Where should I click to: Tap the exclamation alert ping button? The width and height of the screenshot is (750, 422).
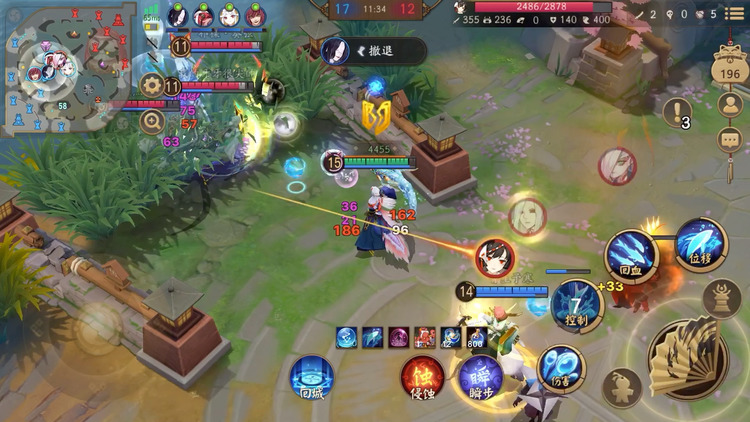click(678, 113)
